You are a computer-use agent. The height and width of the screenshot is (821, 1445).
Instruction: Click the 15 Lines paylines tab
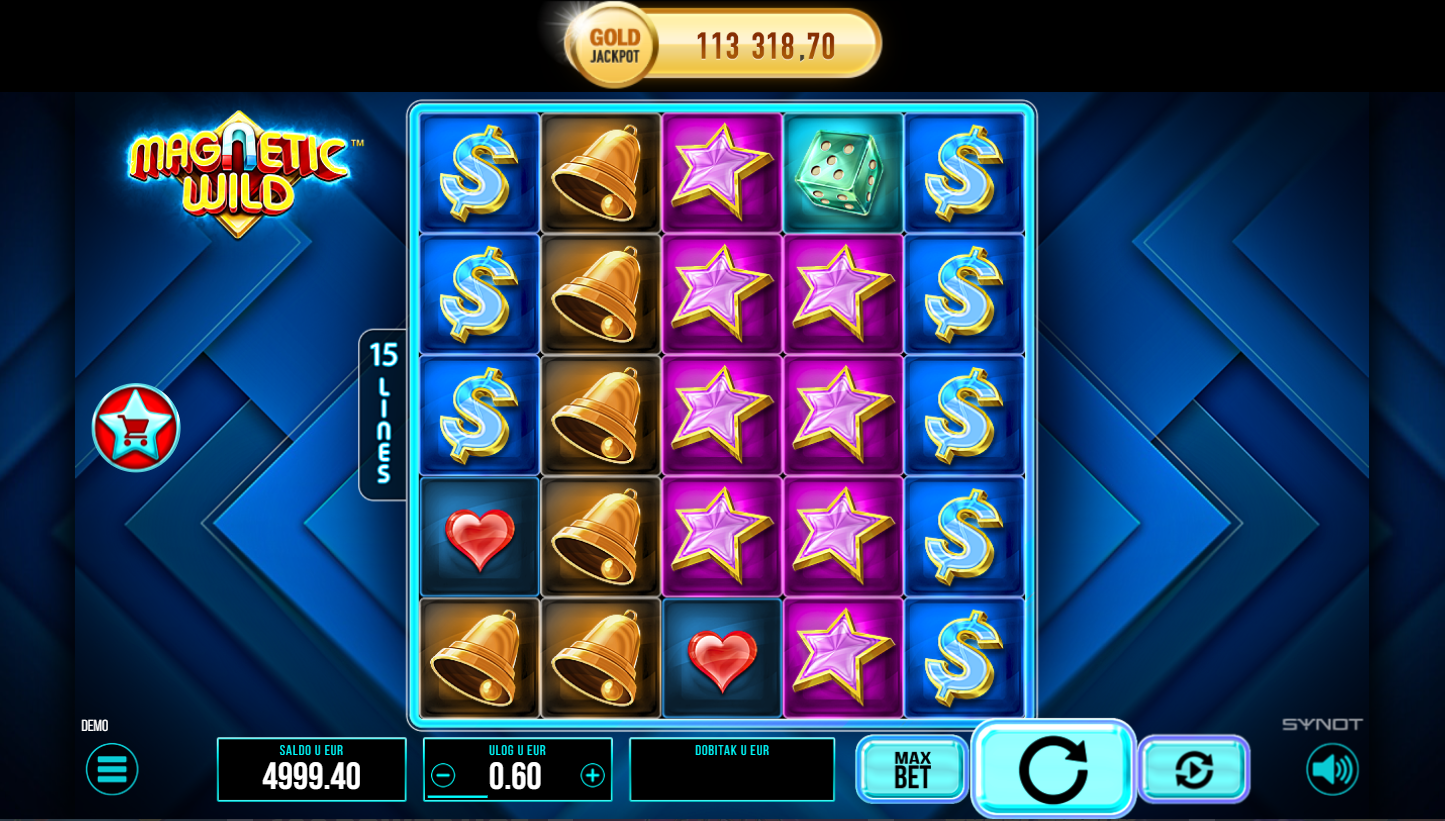coord(383,414)
